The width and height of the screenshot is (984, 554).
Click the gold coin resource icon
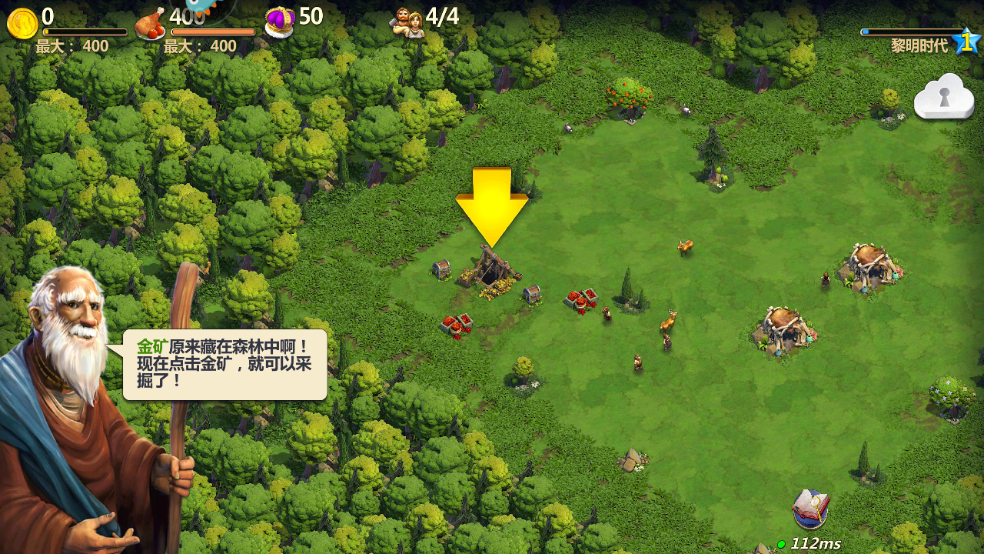(22, 22)
